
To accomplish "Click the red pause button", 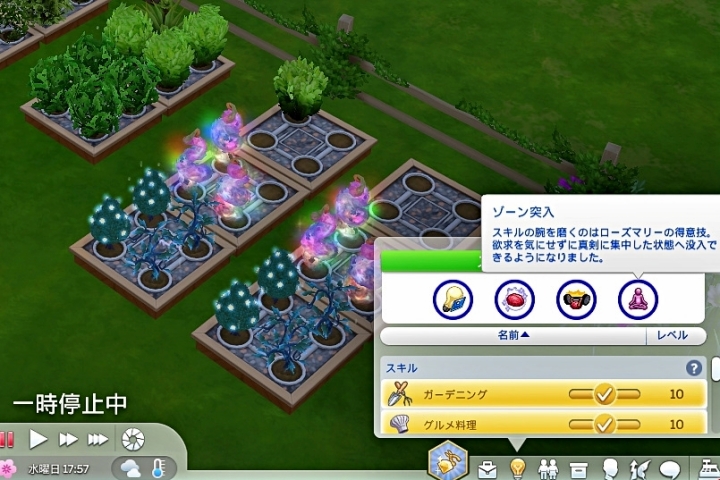I will click(7, 439).
